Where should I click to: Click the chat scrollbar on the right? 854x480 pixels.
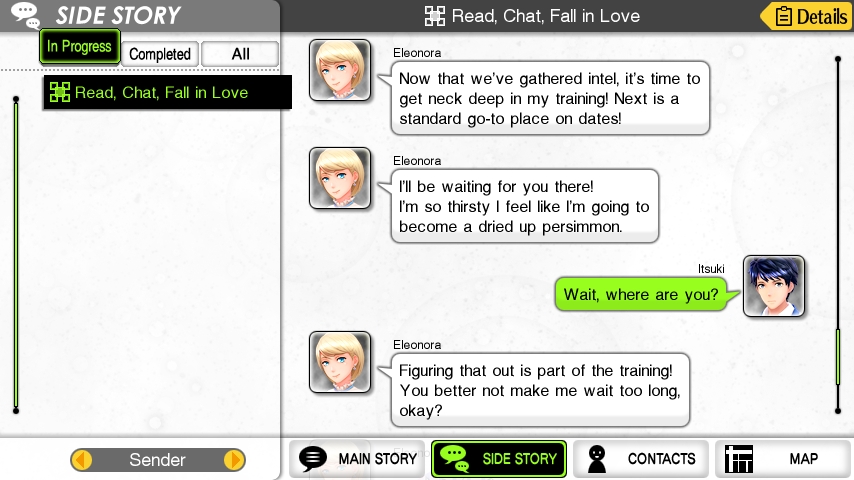click(838, 356)
